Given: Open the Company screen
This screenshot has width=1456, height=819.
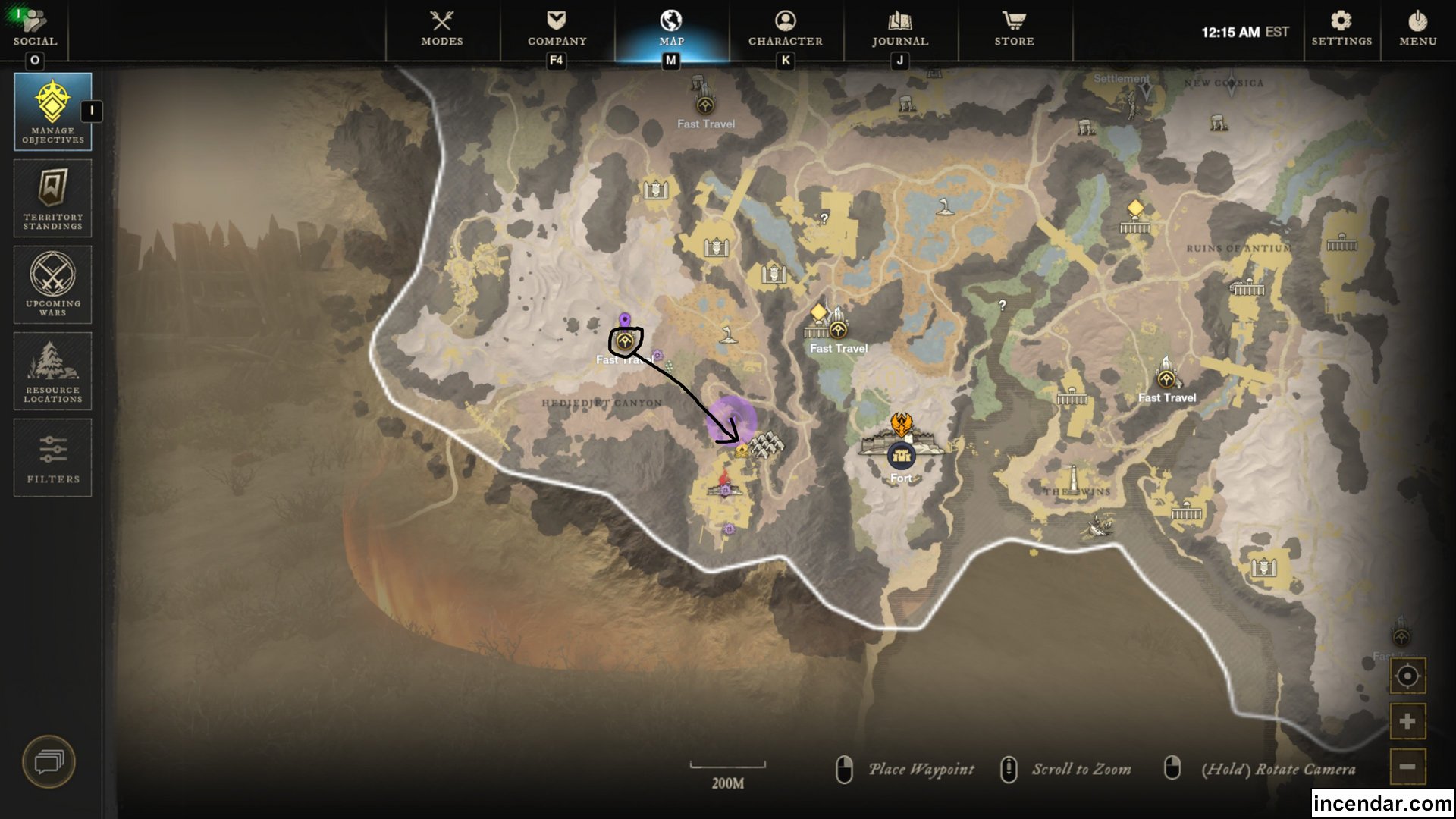Looking at the screenshot, I should coord(557,29).
